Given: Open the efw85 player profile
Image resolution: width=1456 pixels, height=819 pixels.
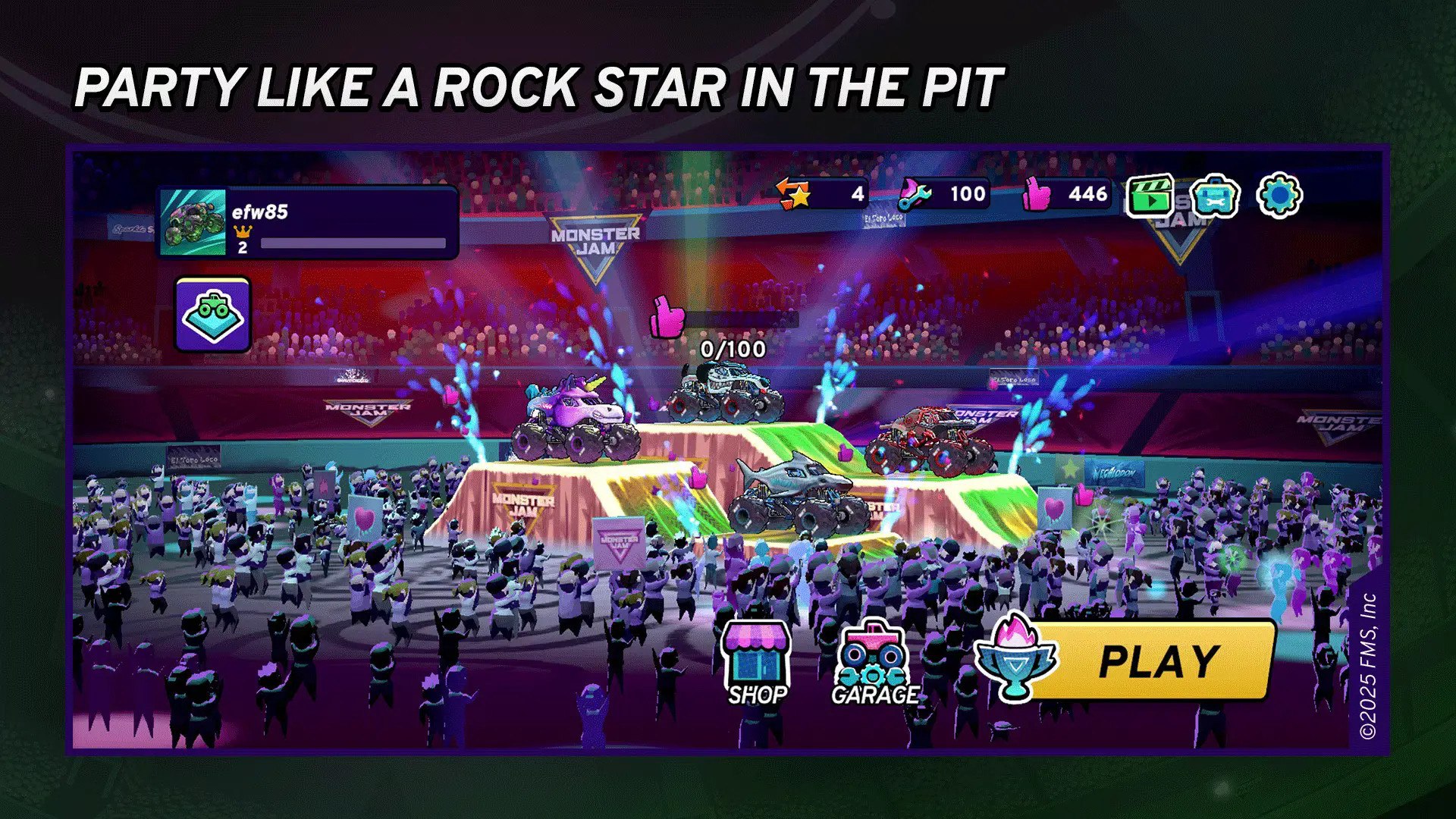Looking at the screenshot, I should click(308, 223).
